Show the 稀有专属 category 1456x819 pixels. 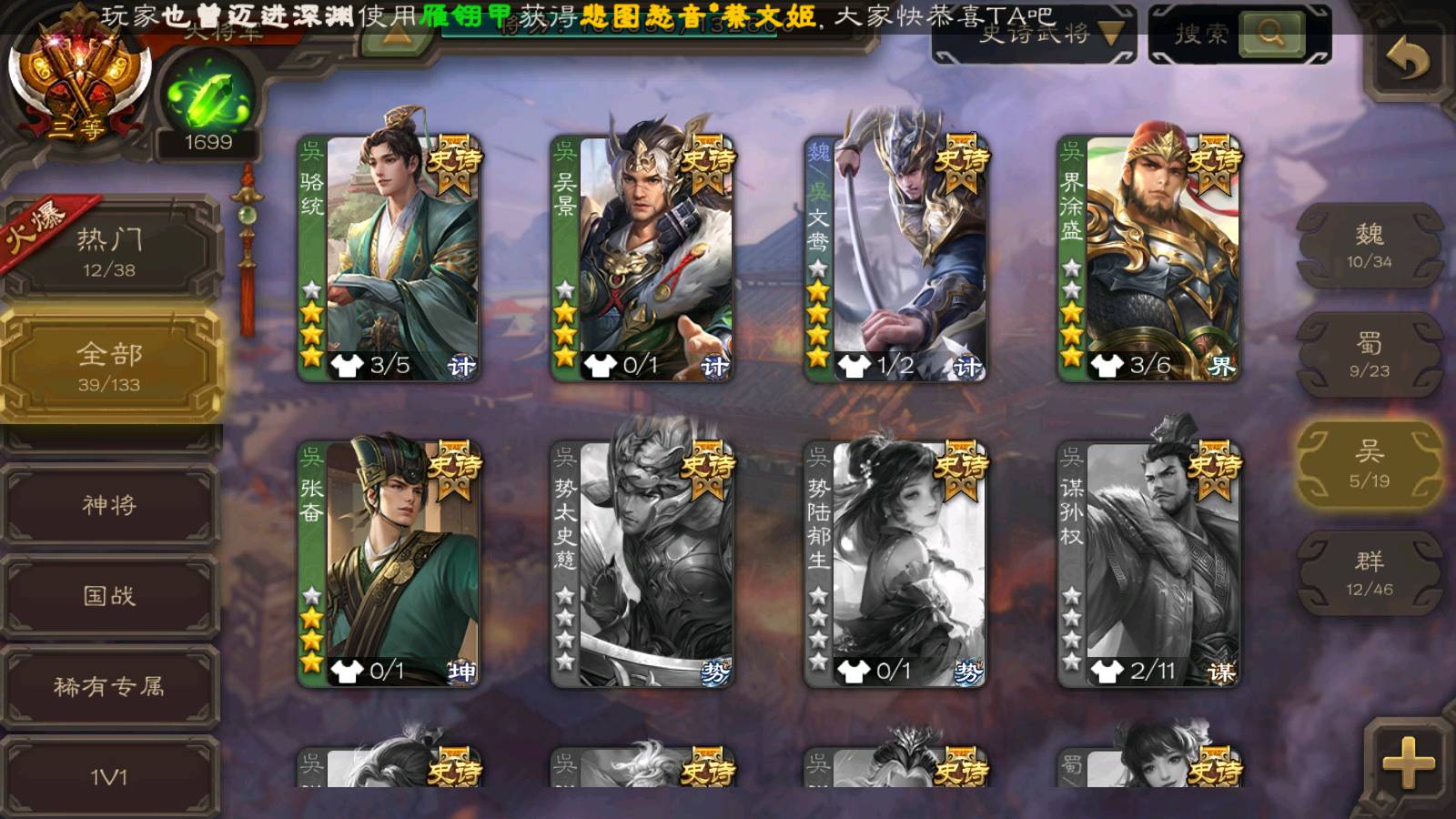click(109, 687)
